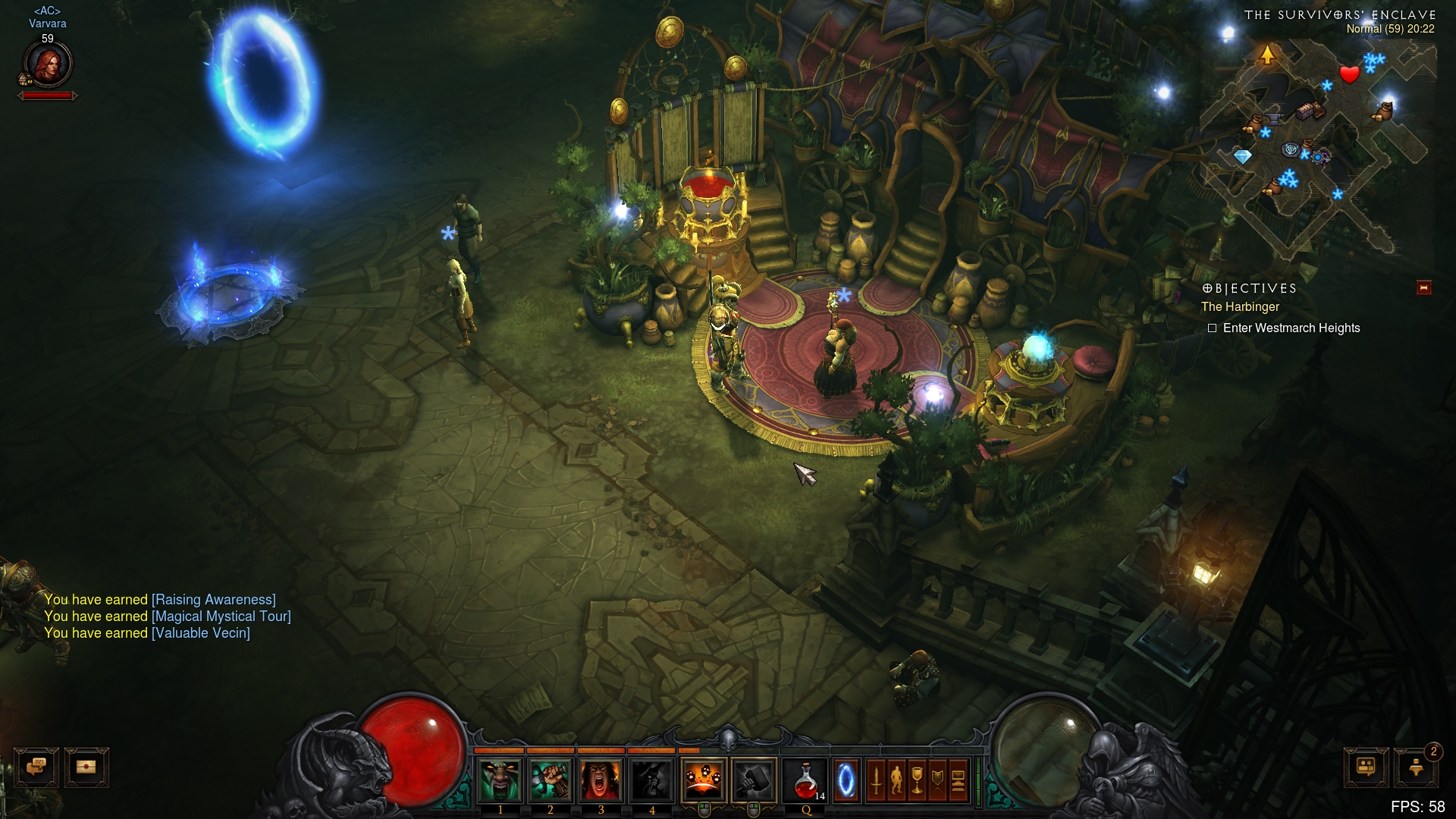Use the fist-gripping-weapon skill in slot 2
Screen dimensions: 1456x819
point(551,780)
